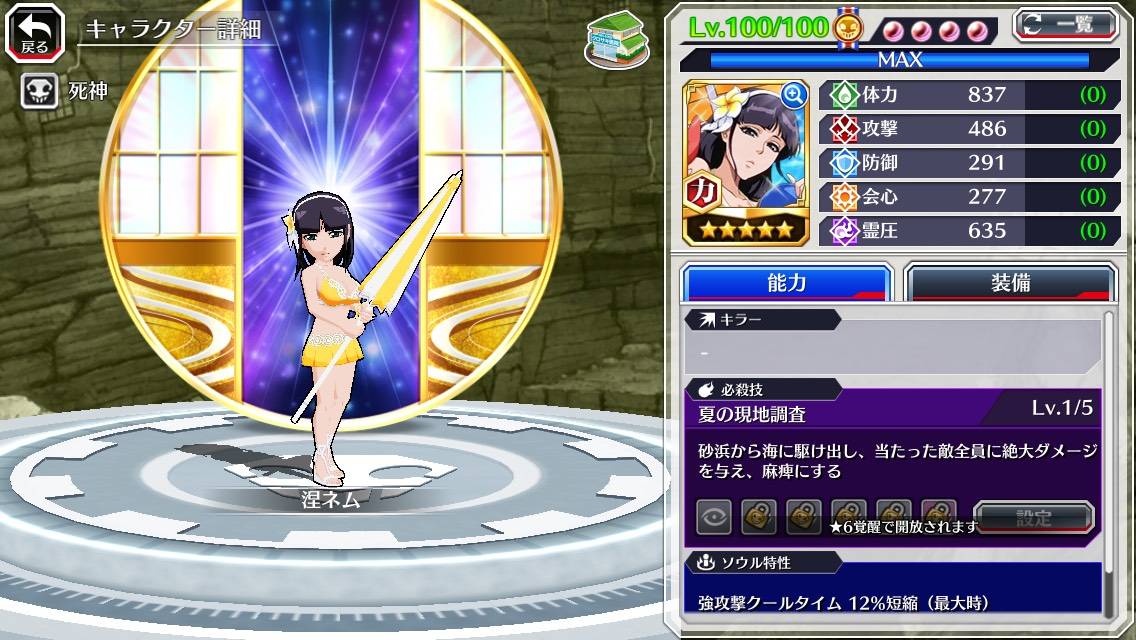
Task: Click the ability panel scrollbar
Action: (1108, 460)
